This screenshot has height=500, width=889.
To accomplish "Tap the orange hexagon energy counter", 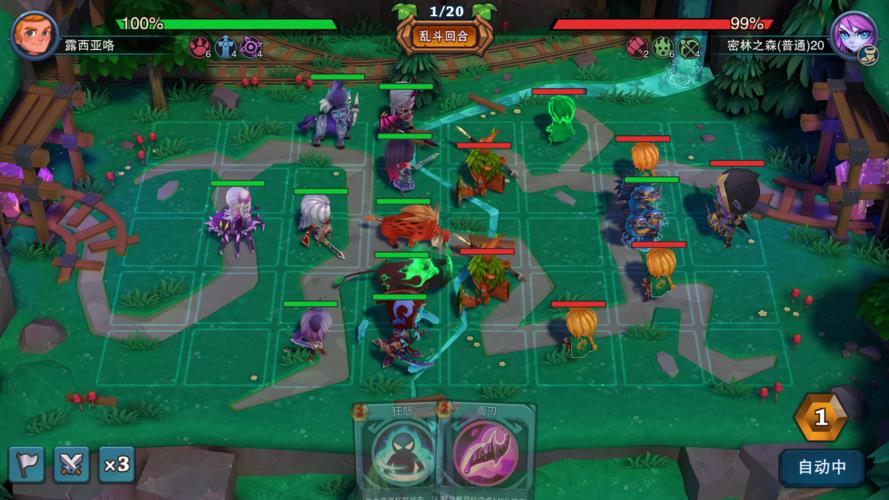I will pyautogui.click(x=820, y=418).
